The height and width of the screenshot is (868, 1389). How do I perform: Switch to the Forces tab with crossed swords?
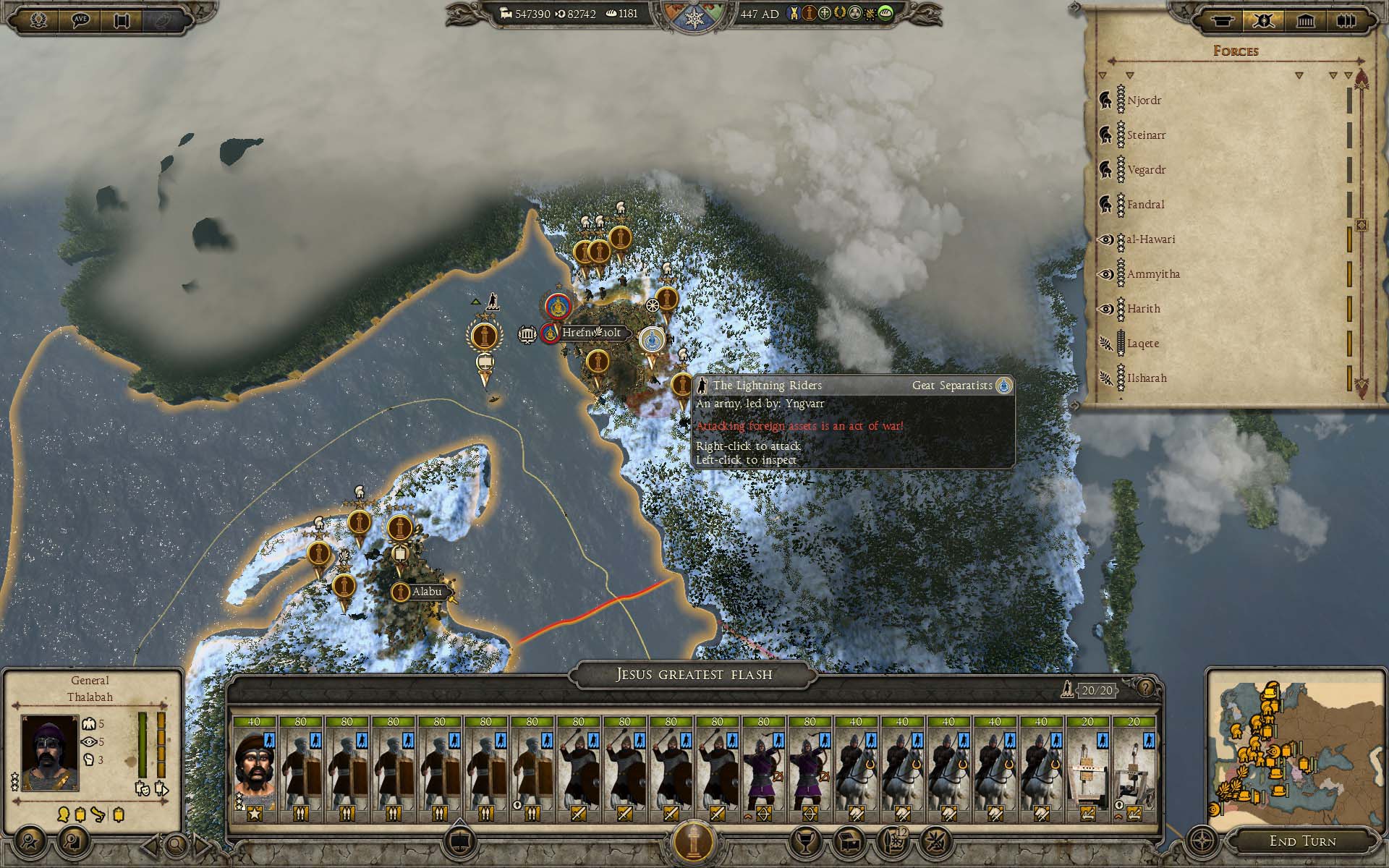click(1264, 20)
